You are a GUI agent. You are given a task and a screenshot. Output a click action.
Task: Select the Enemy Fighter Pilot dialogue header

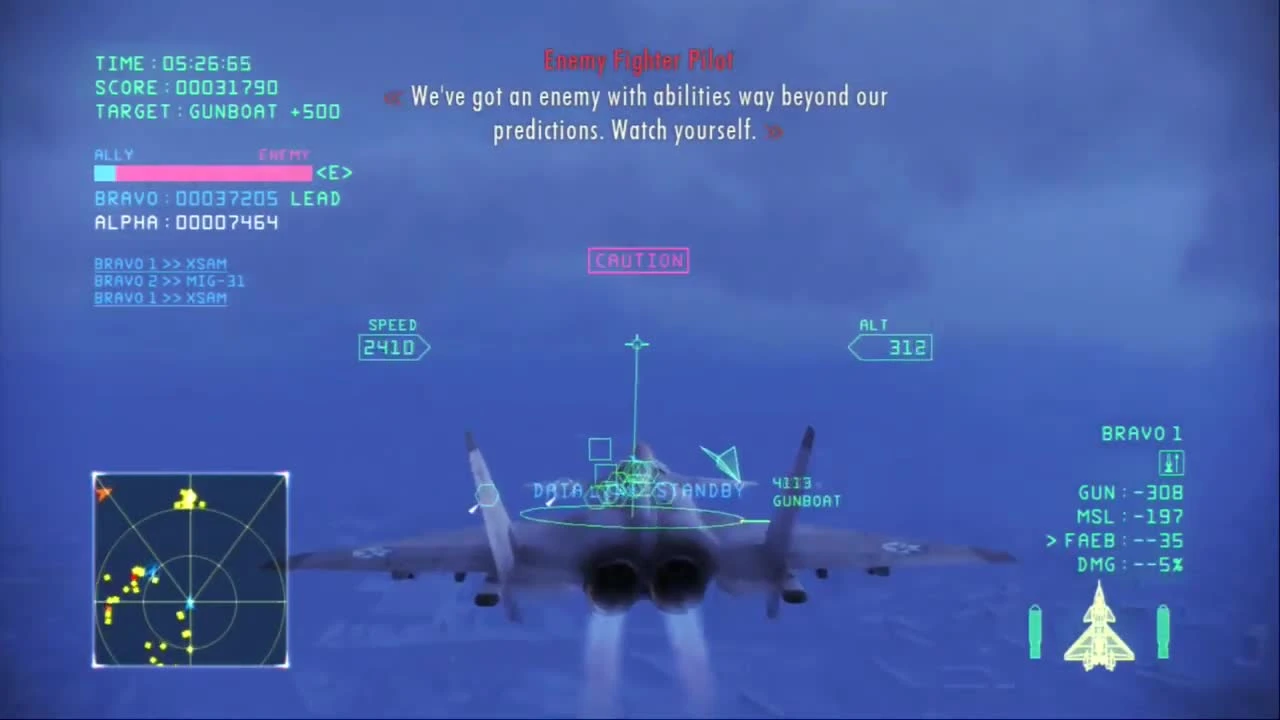coord(639,60)
